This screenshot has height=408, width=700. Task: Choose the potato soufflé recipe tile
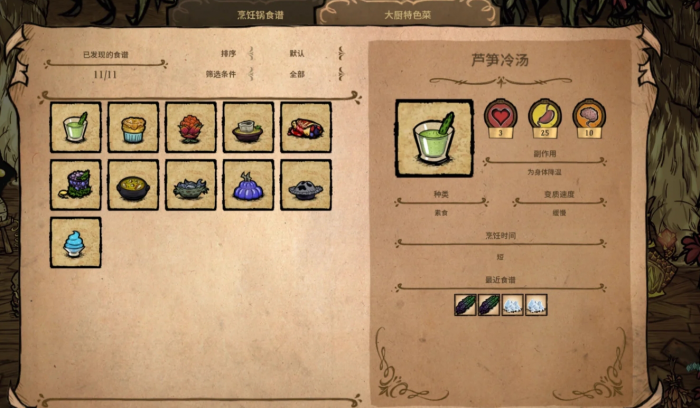coord(133,127)
